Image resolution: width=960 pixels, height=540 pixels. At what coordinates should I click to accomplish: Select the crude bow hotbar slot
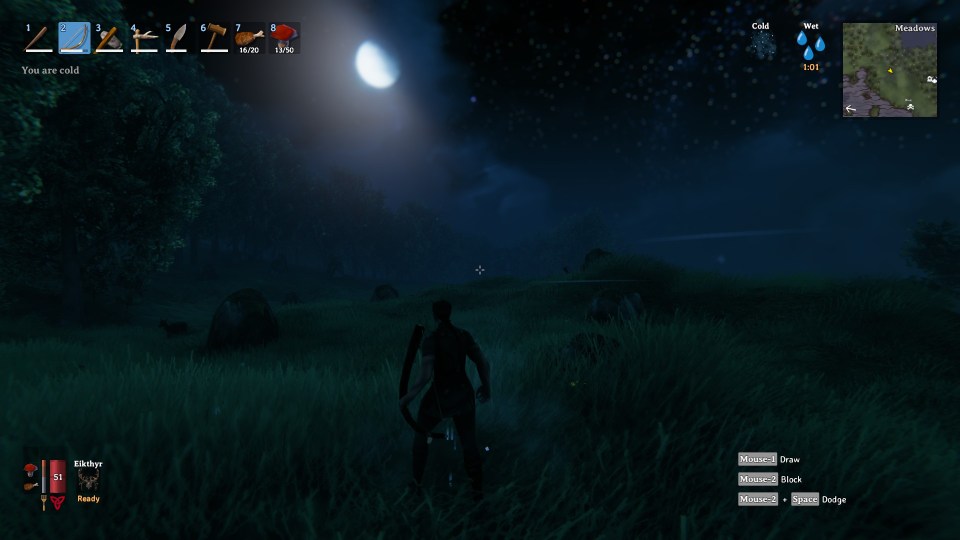click(74, 38)
